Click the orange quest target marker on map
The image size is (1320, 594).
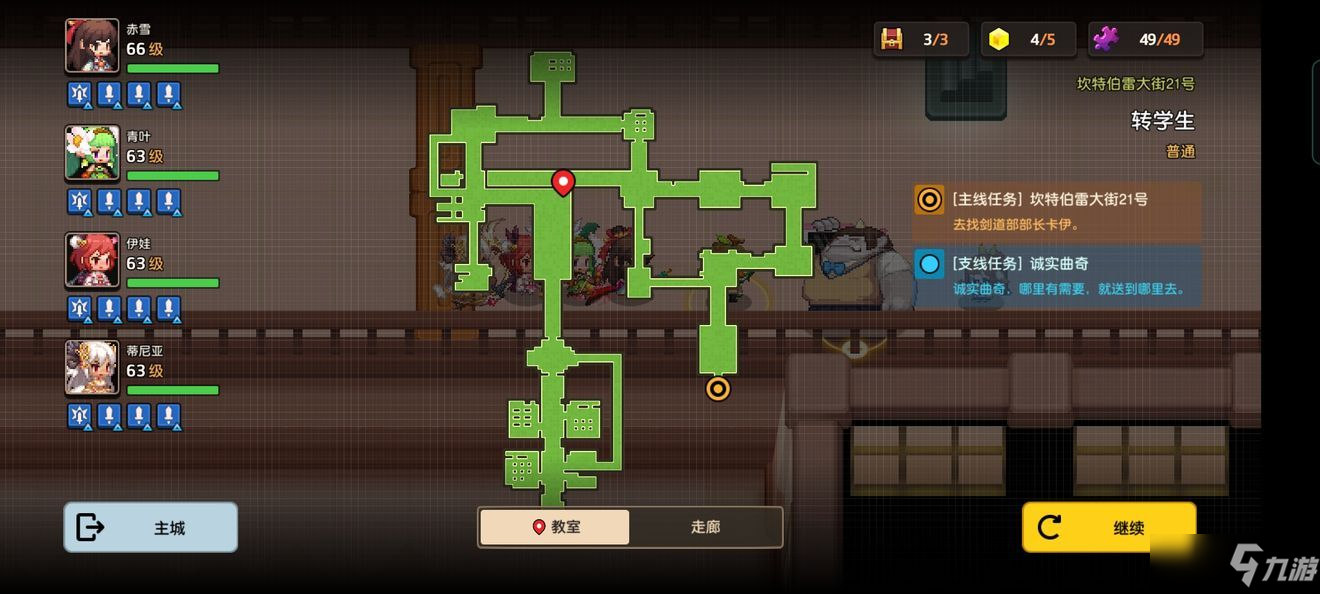tap(717, 388)
